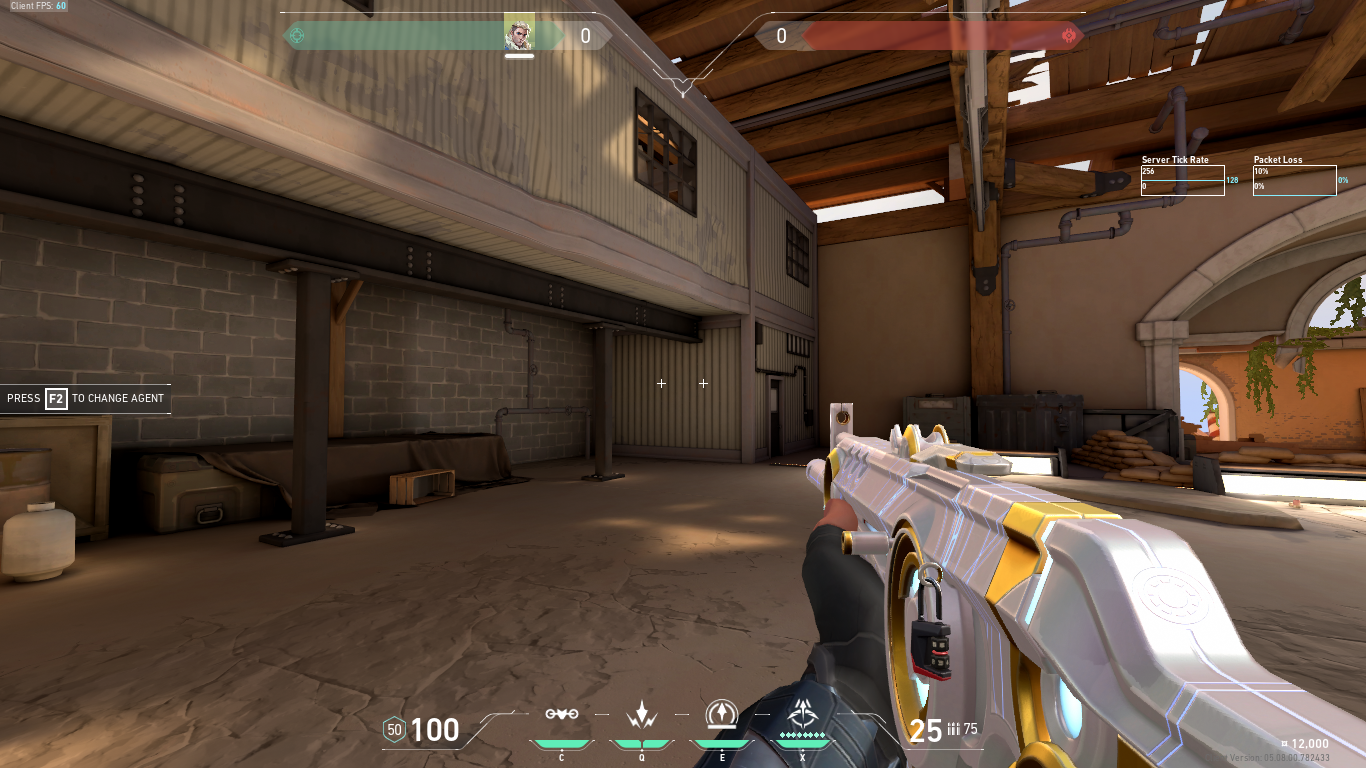Activate the Shock Bolt ability icon above Q
Screen dimensions: 1366x768
pyautogui.click(x=641, y=715)
